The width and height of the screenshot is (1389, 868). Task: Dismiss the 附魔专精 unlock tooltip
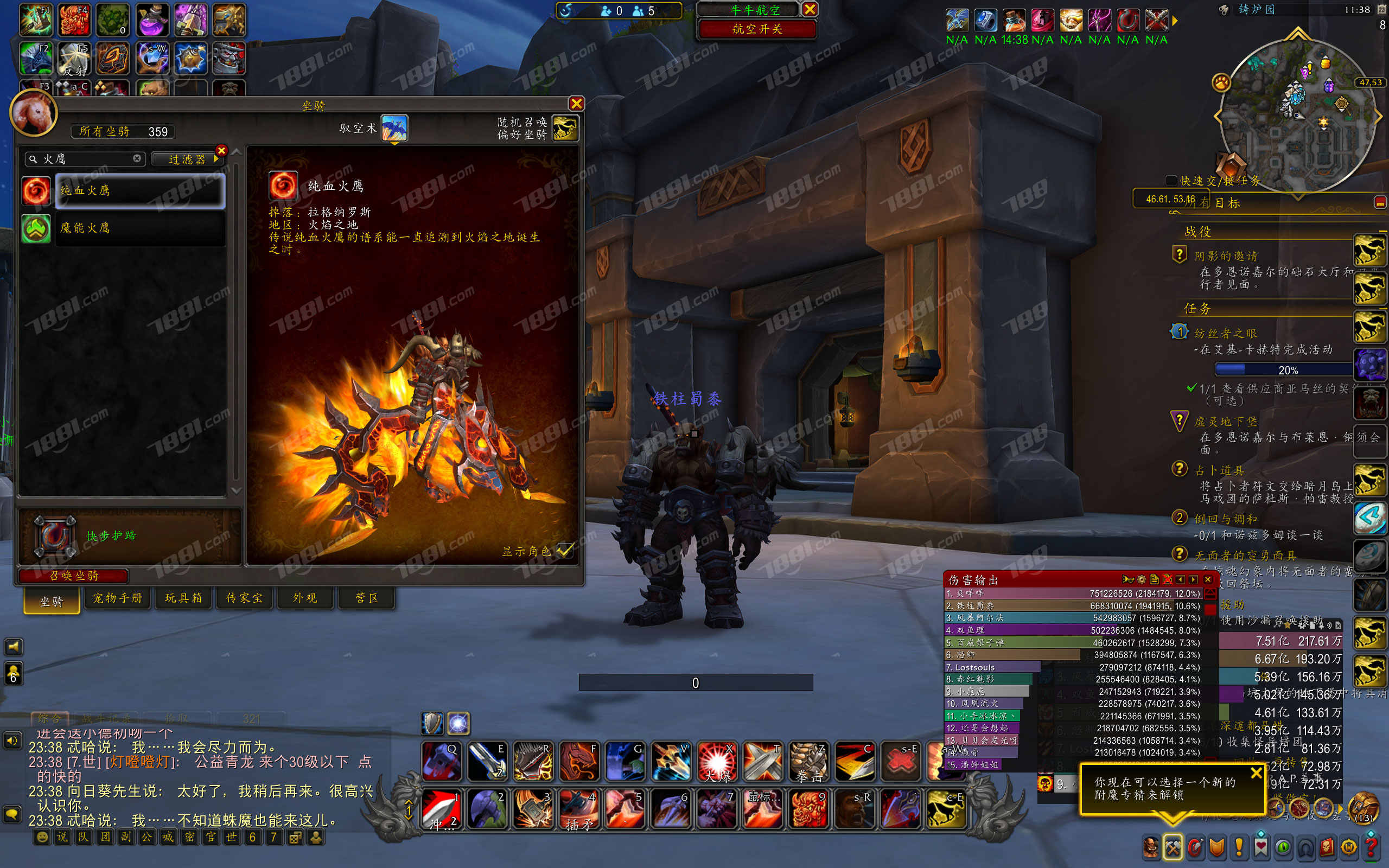click(1256, 773)
